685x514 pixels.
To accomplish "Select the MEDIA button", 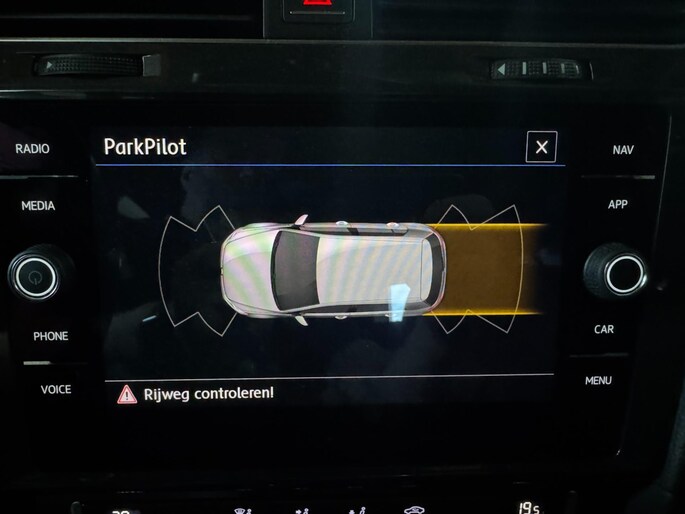I will (38, 206).
